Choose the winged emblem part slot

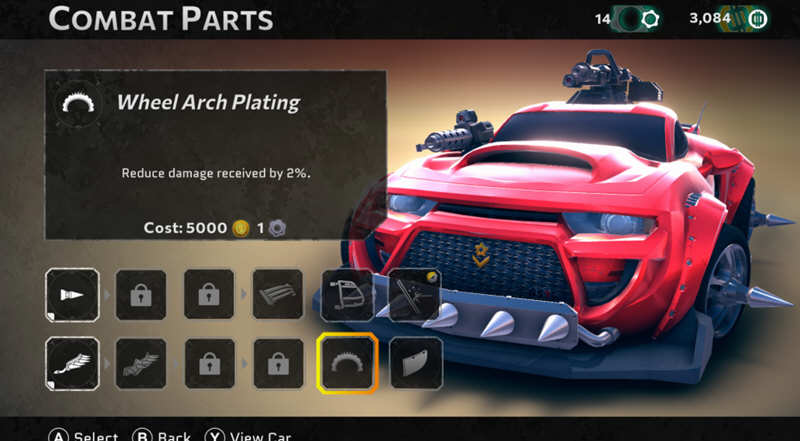[x=72, y=363]
